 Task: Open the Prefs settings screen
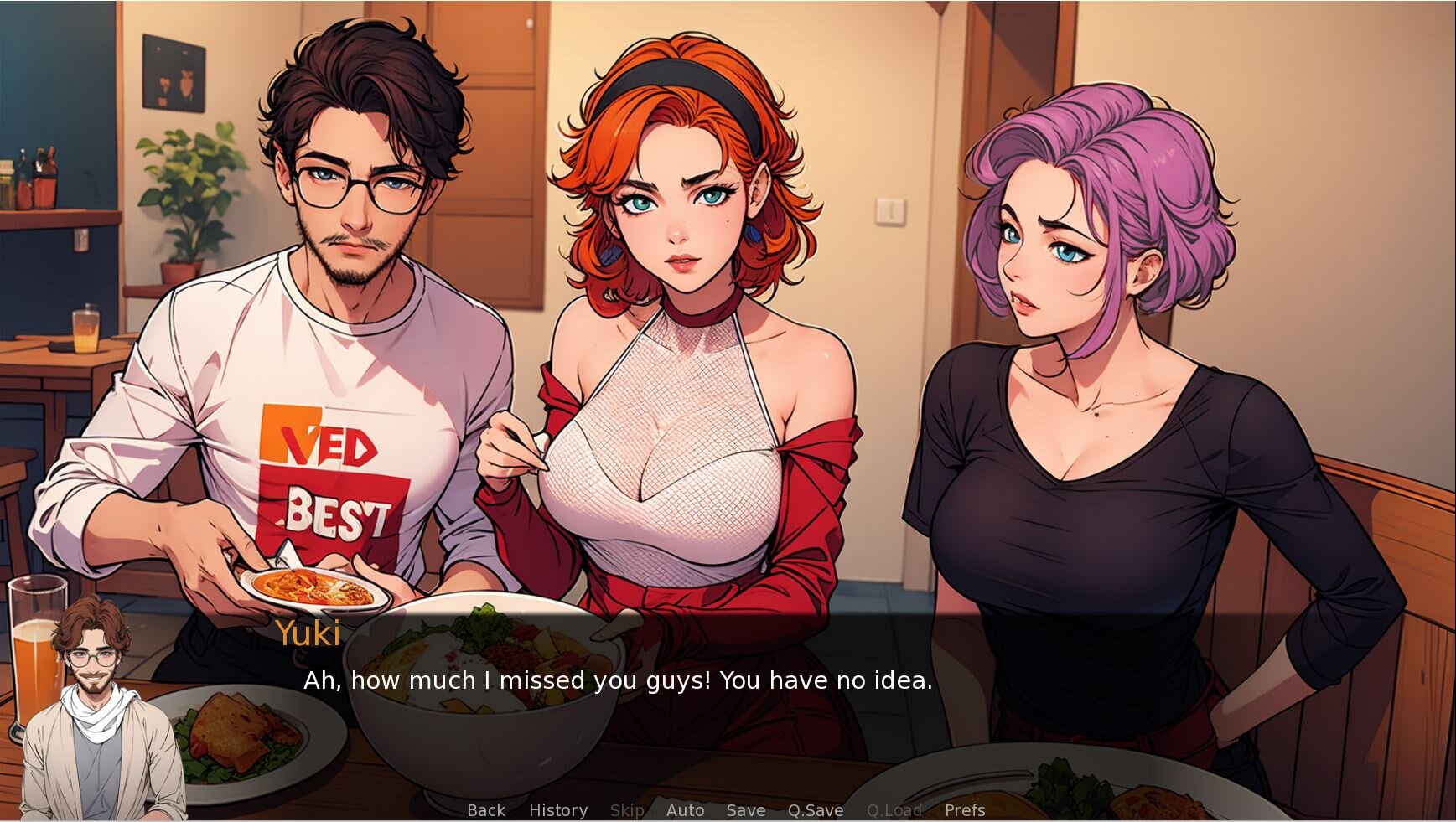click(965, 810)
